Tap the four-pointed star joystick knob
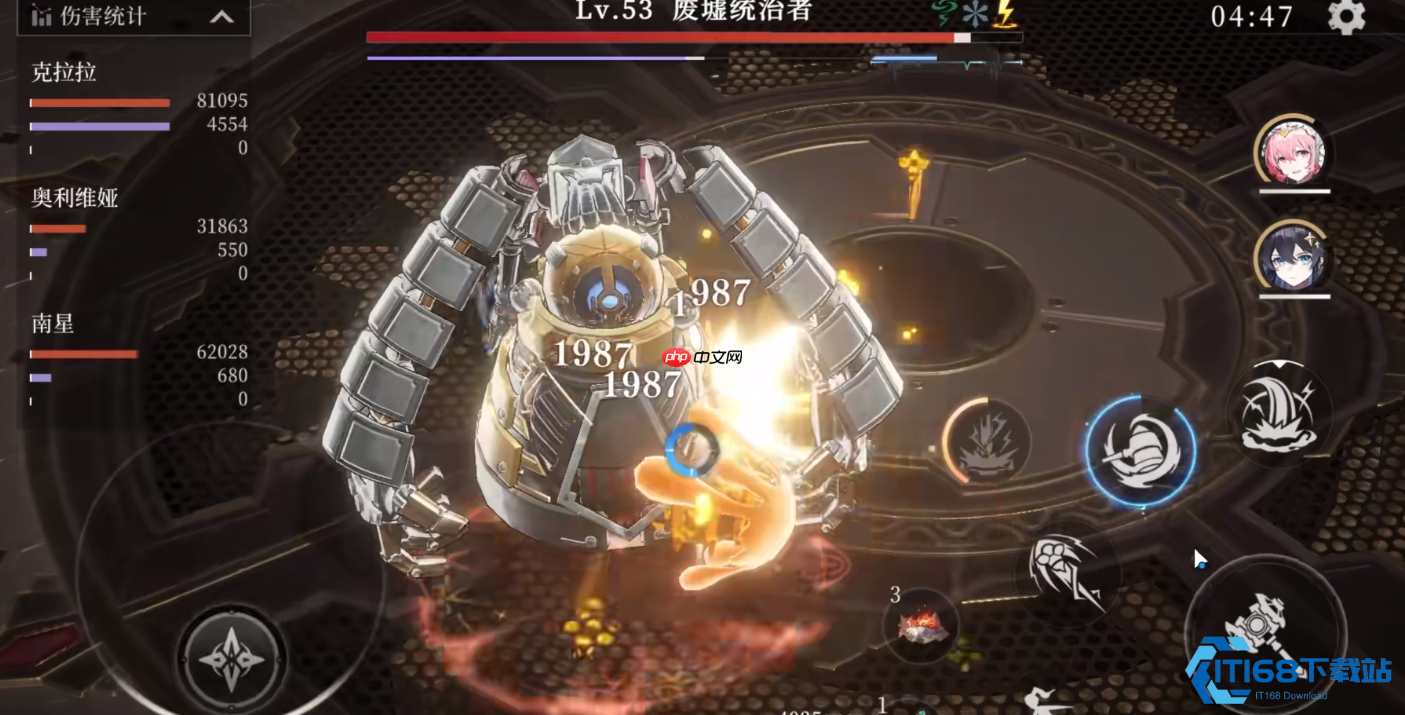1405x715 pixels. pos(231,658)
